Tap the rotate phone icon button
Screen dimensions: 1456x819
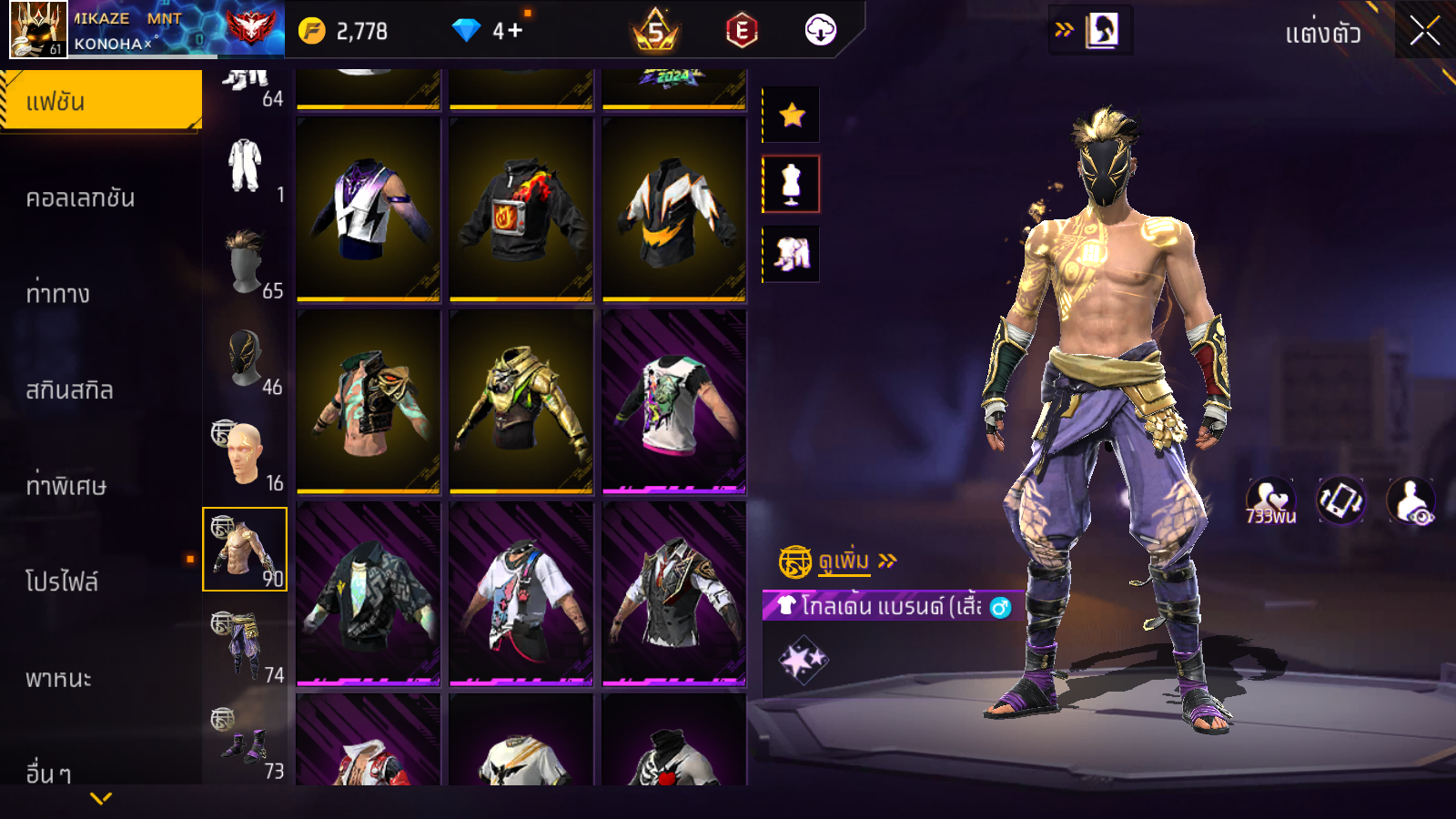coord(1340,500)
